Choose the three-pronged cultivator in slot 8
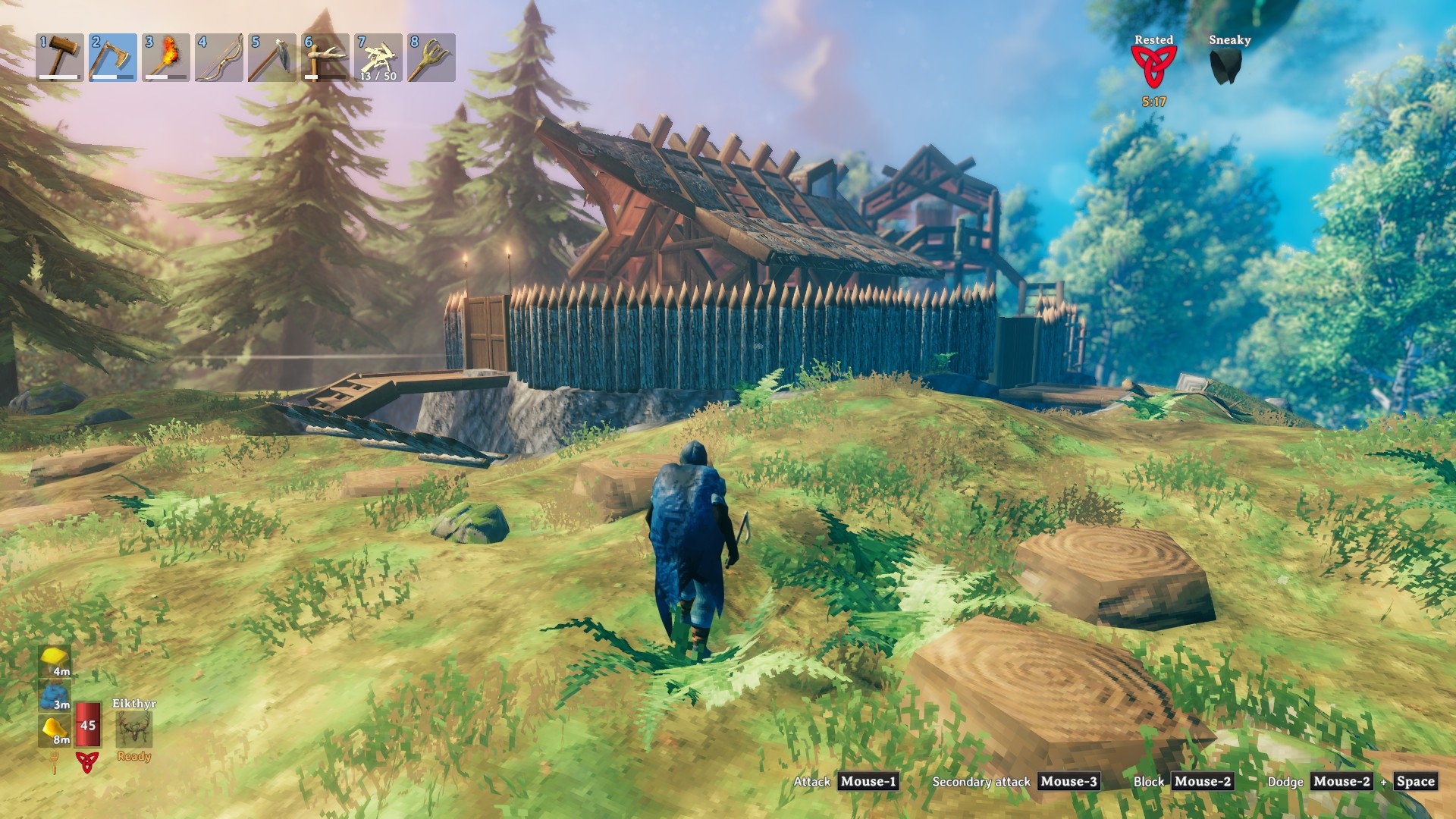This screenshot has width=1456, height=819. coord(431,58)
